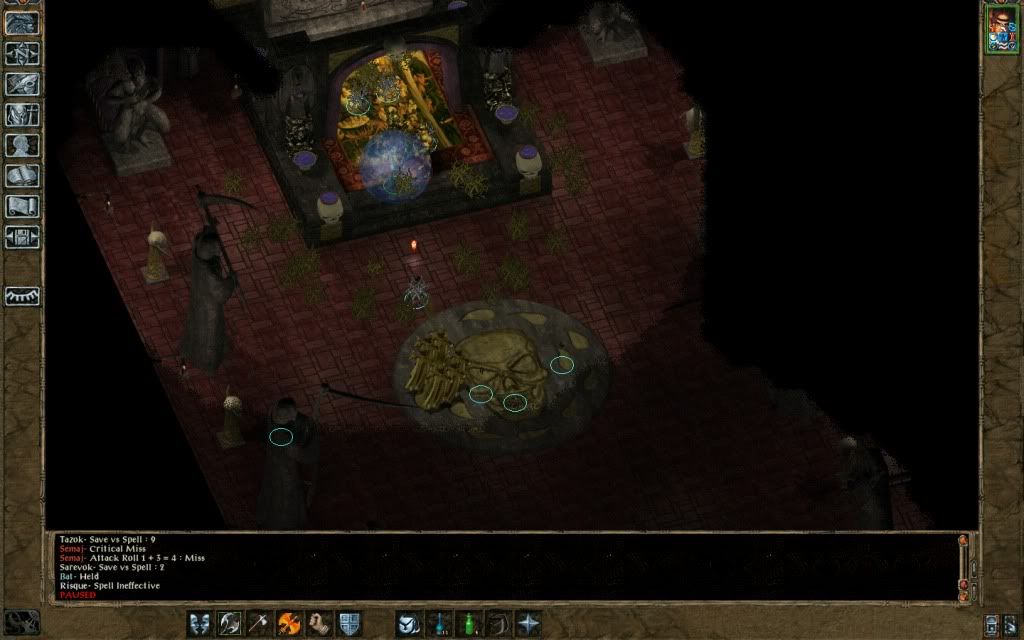Equip the plain hand axe weapon slot

pyautogui.click(x=260, y=623)
